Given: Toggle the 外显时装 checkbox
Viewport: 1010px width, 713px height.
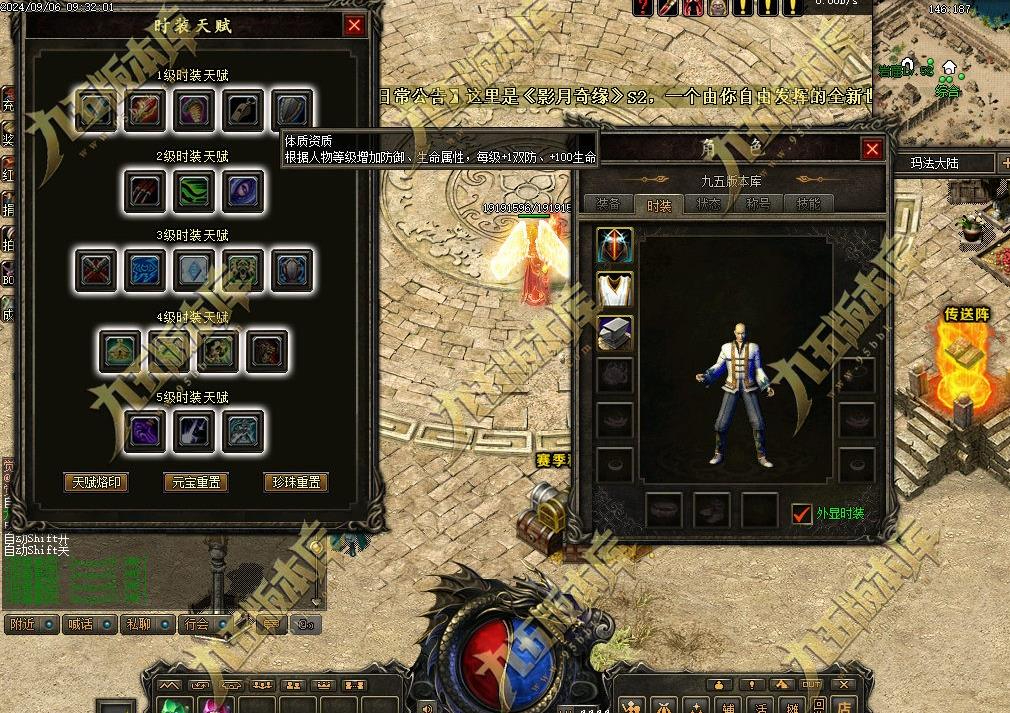Looking at the screenshot, I should tap(801, 513).
